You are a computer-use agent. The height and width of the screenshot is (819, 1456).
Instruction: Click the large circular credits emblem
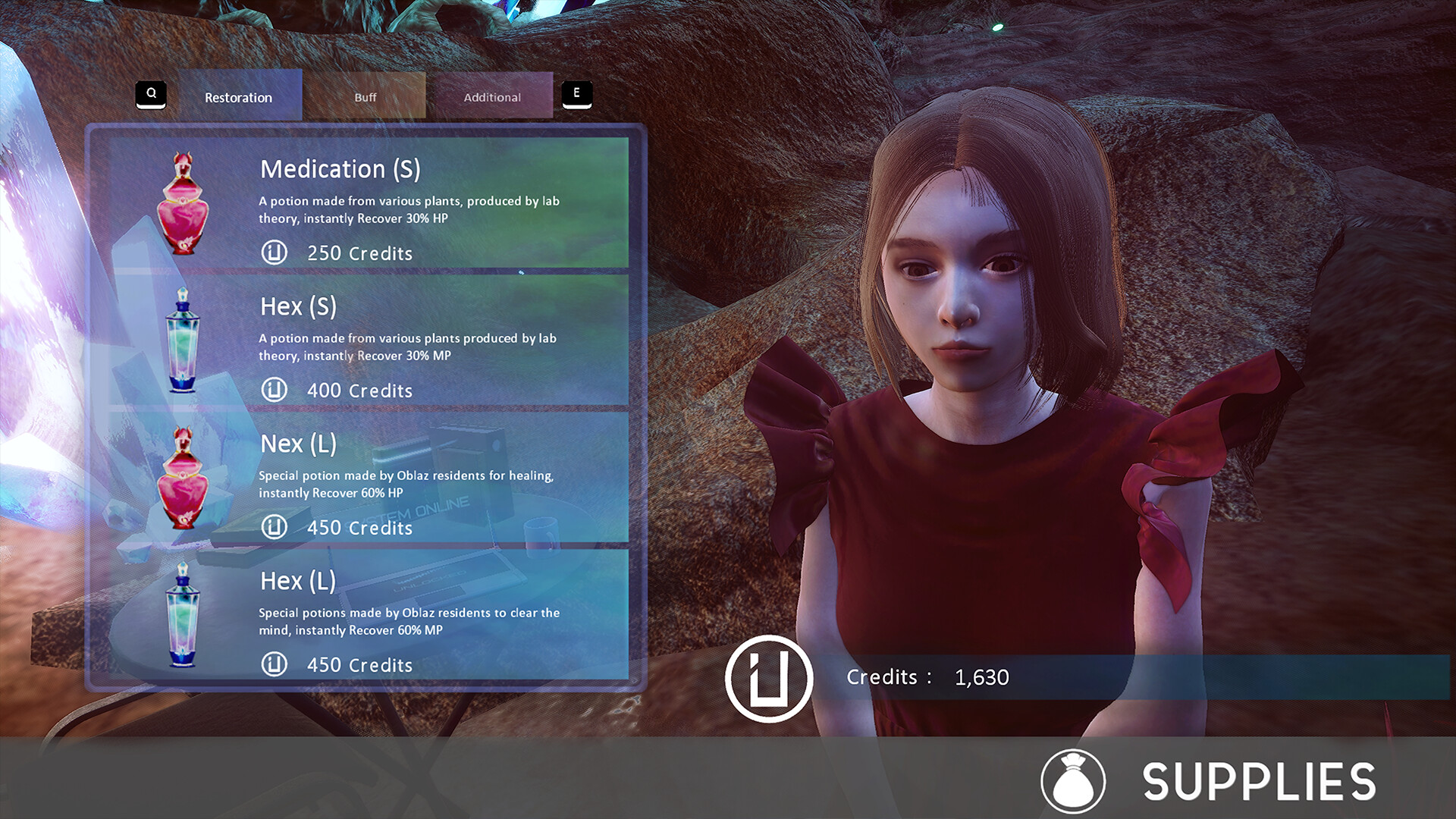[771, 677]
